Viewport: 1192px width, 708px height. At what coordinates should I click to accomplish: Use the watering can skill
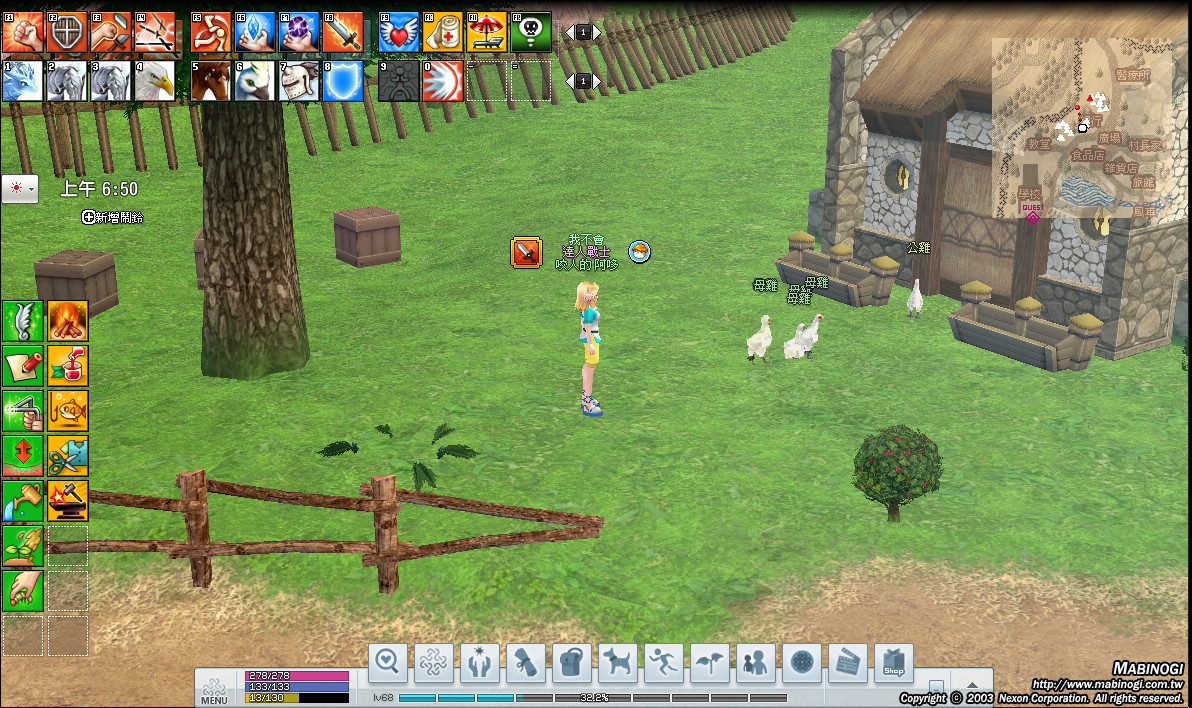click(23, 501)
